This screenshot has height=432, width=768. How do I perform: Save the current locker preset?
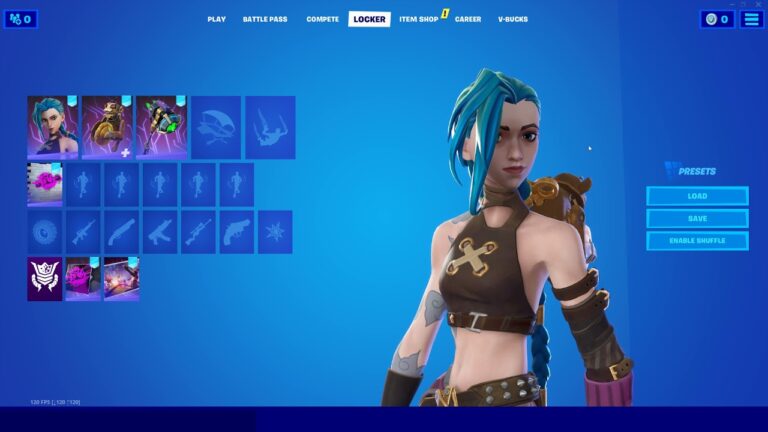[x=697, y=218]
